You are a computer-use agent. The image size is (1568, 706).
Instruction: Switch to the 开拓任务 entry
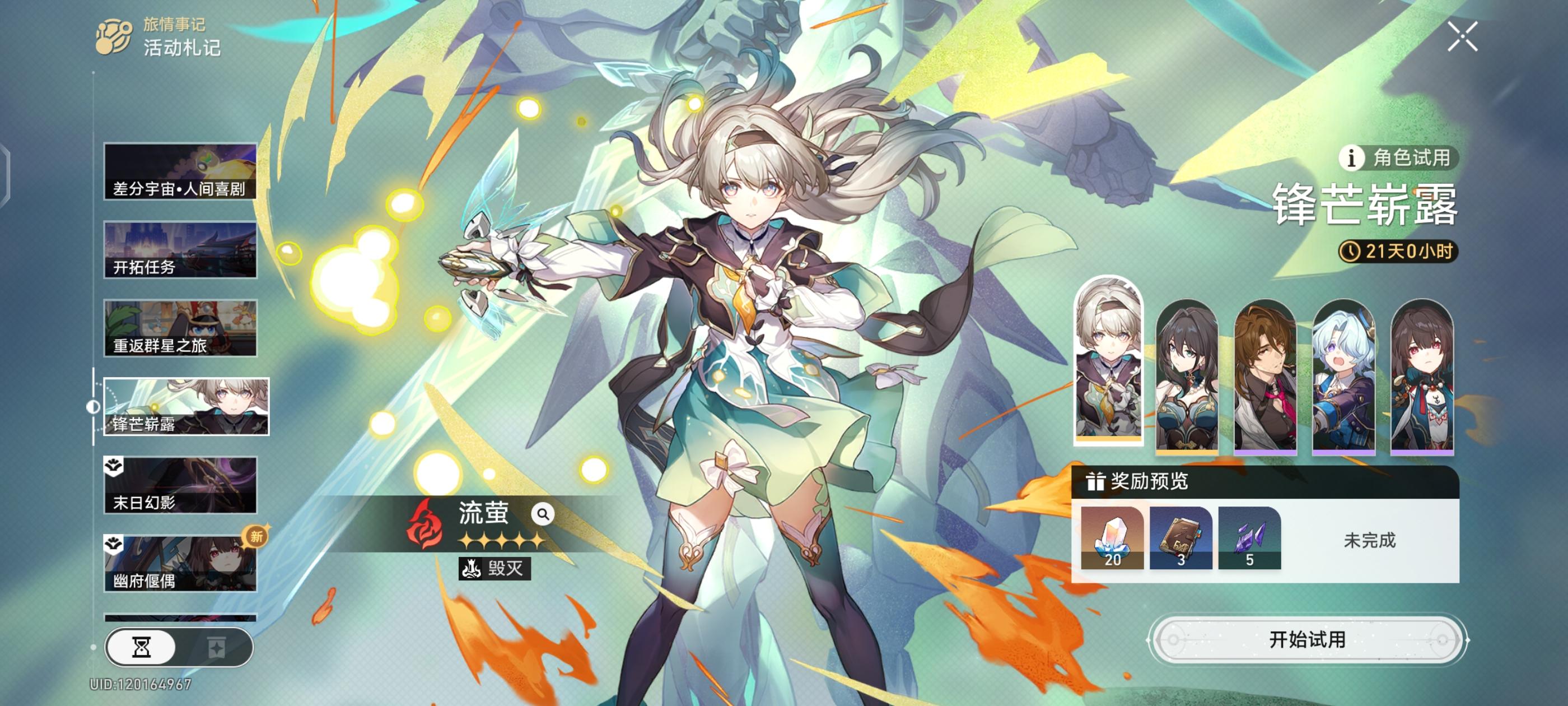[180, 249]
